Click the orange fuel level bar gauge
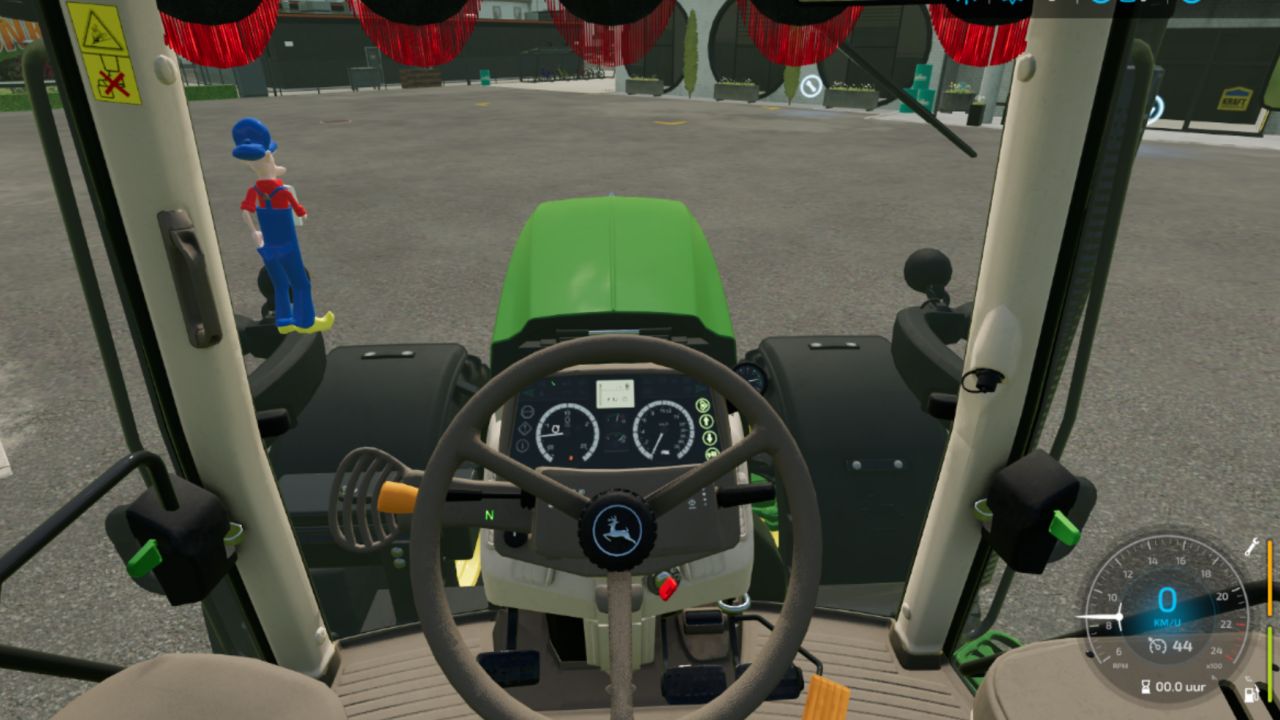This screenshot has width=1280, height=720. [1270, 578]
